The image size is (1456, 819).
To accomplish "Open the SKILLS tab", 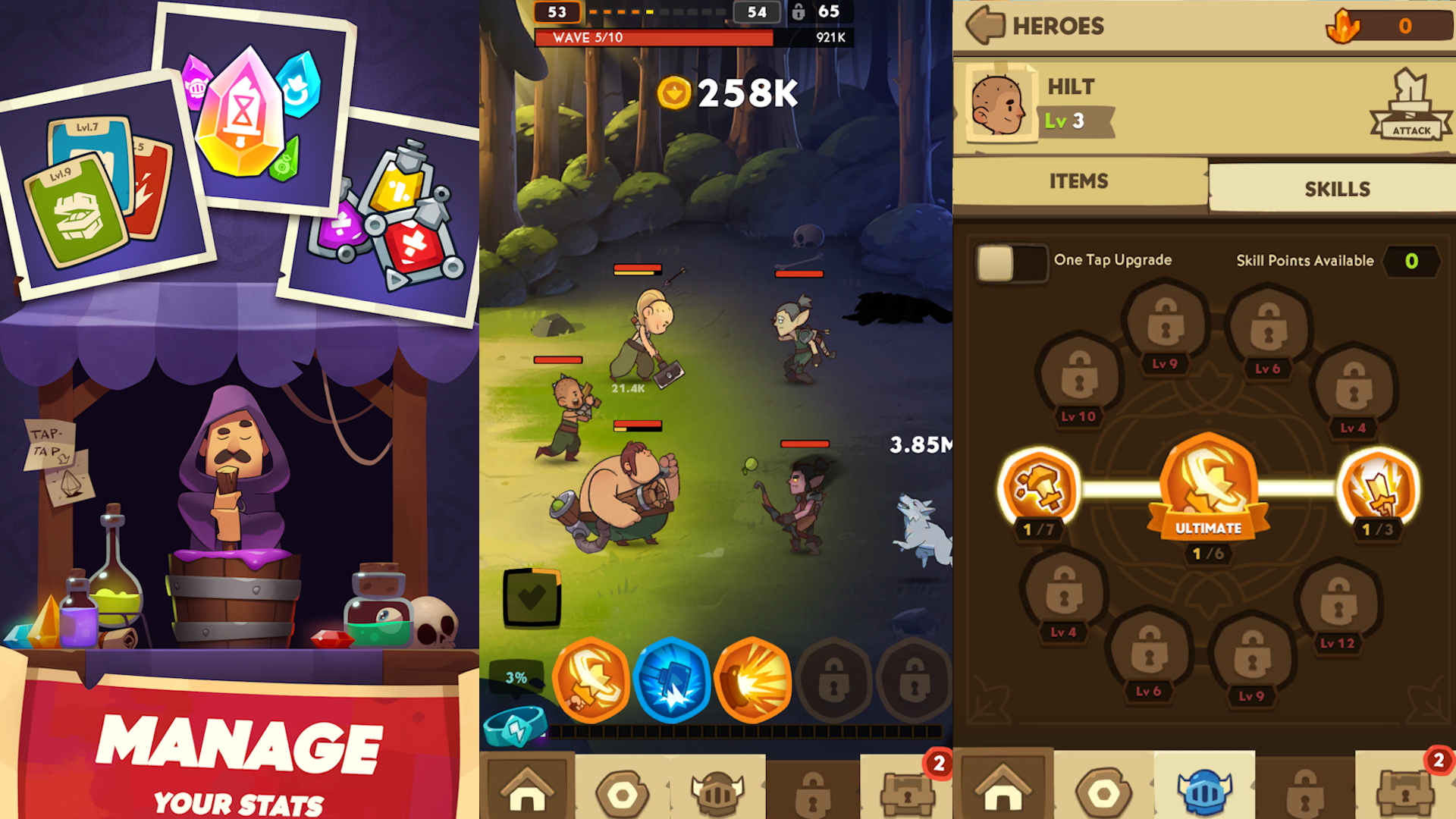I will coord(1338,188).
